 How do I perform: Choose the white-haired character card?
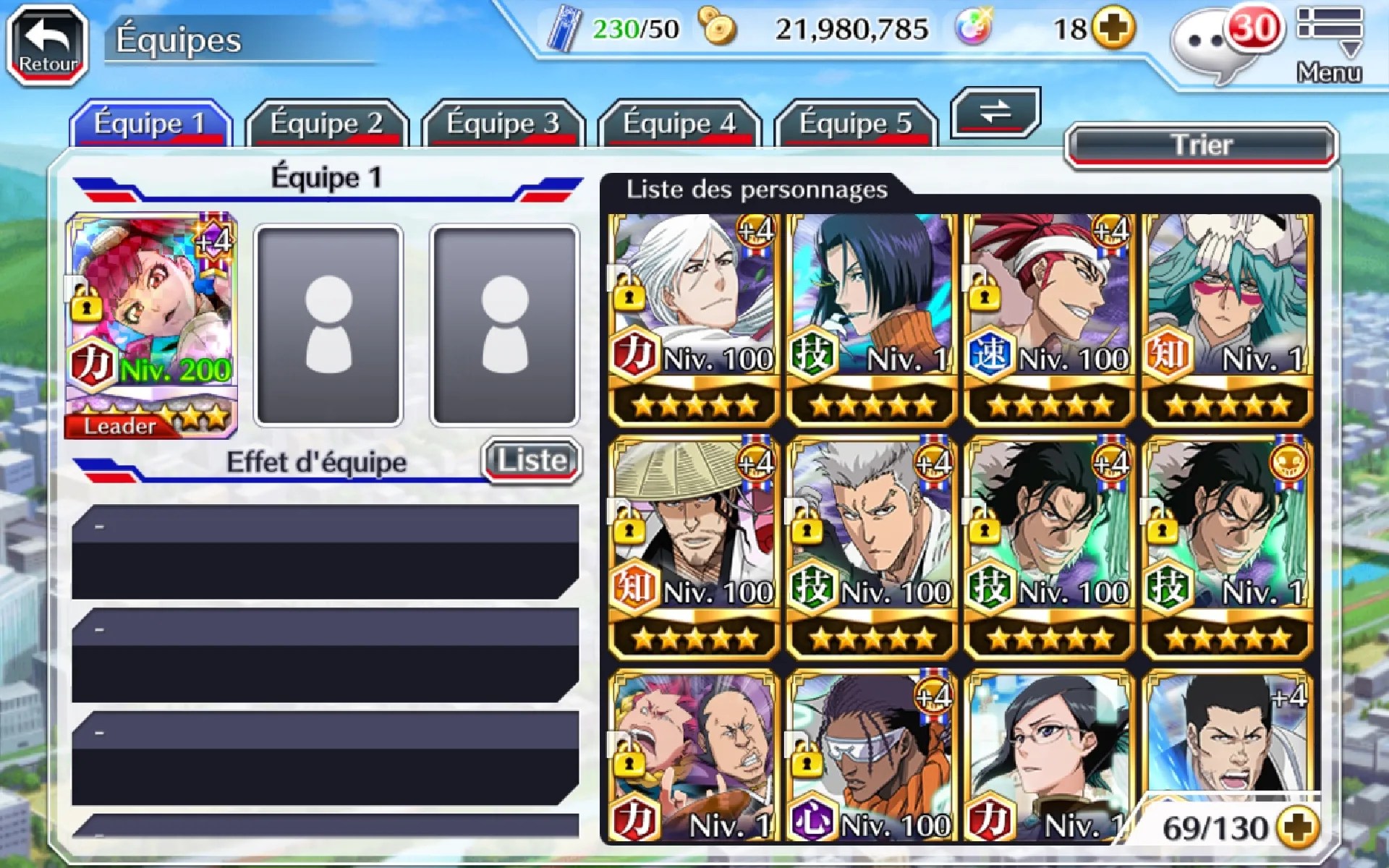693,318
